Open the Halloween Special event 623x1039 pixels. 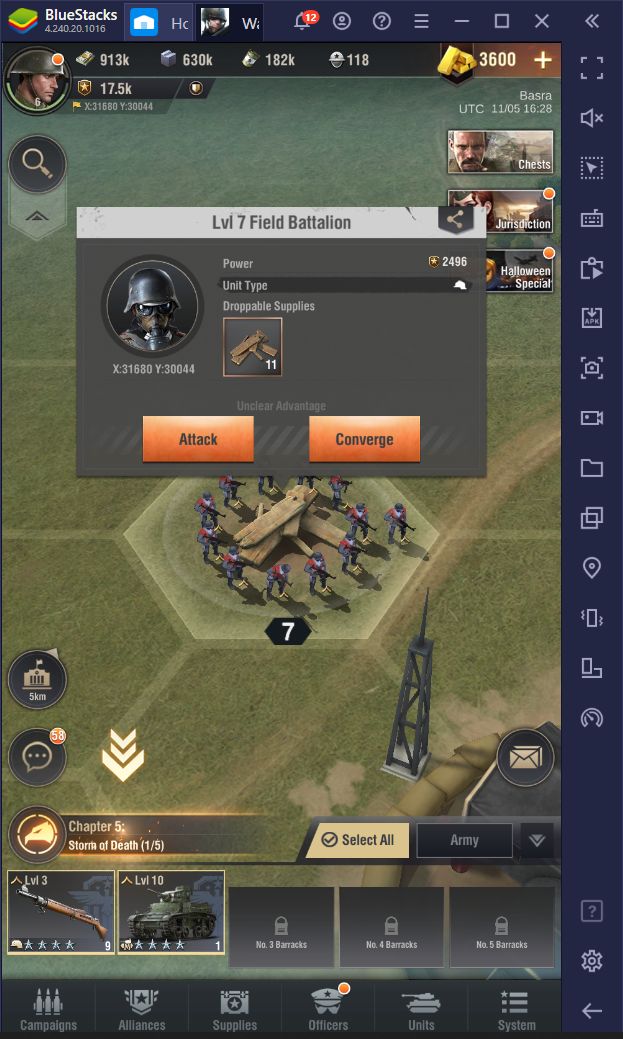pyautogui.click(x=518, y=270)
